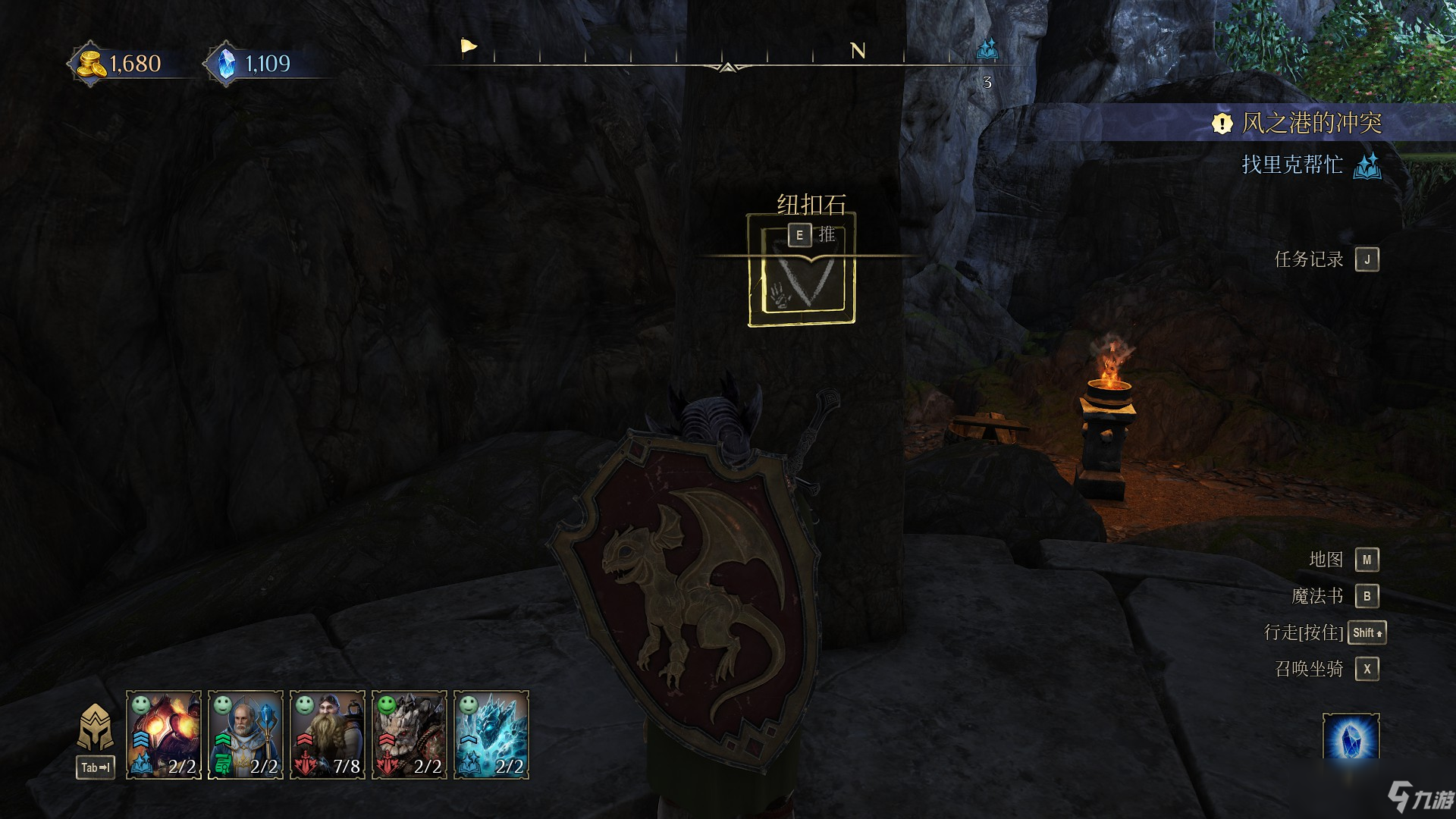Click the yellow flag marker on the compass
This screenshot has height=819, width=1456.
pos(469,47)
